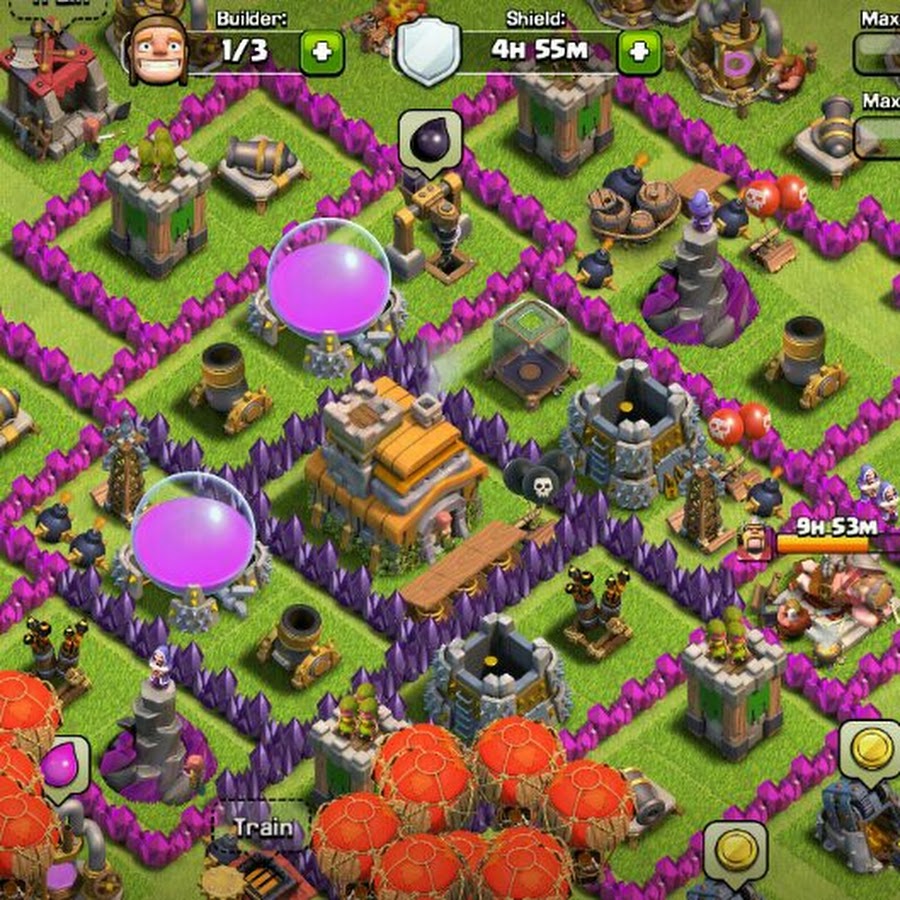Show shield details via the shield icon
The height and width of the screenshot is (900, 900).
(428, 52)
